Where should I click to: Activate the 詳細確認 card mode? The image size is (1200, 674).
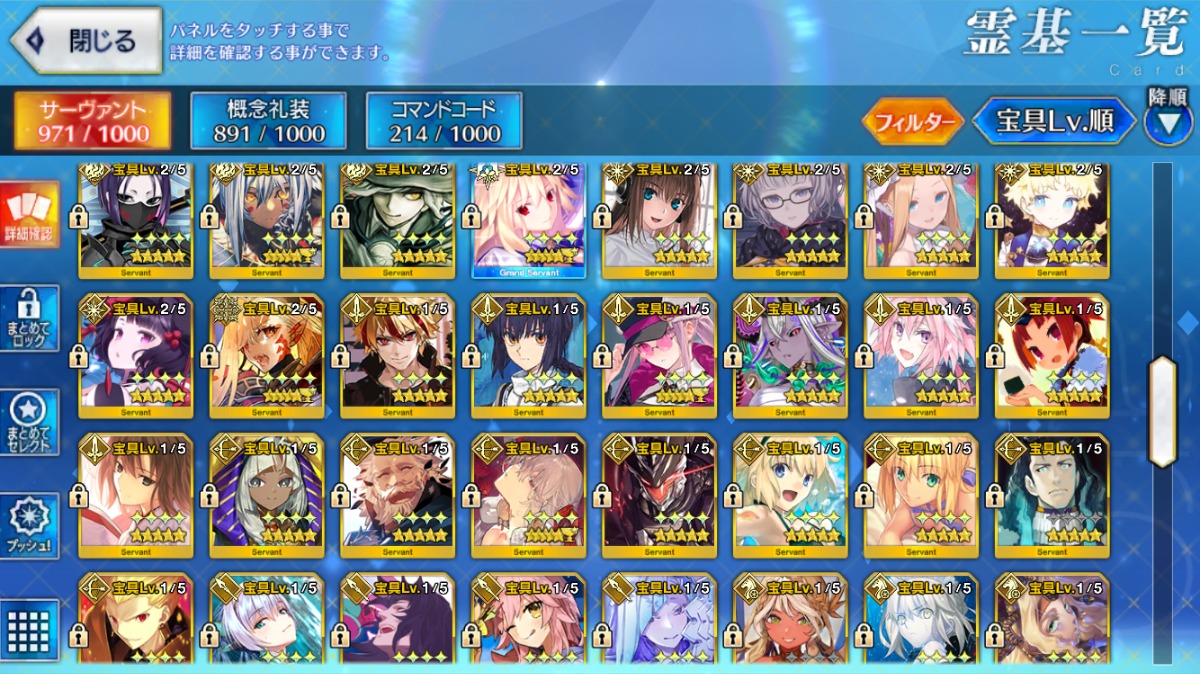(29, 215)
